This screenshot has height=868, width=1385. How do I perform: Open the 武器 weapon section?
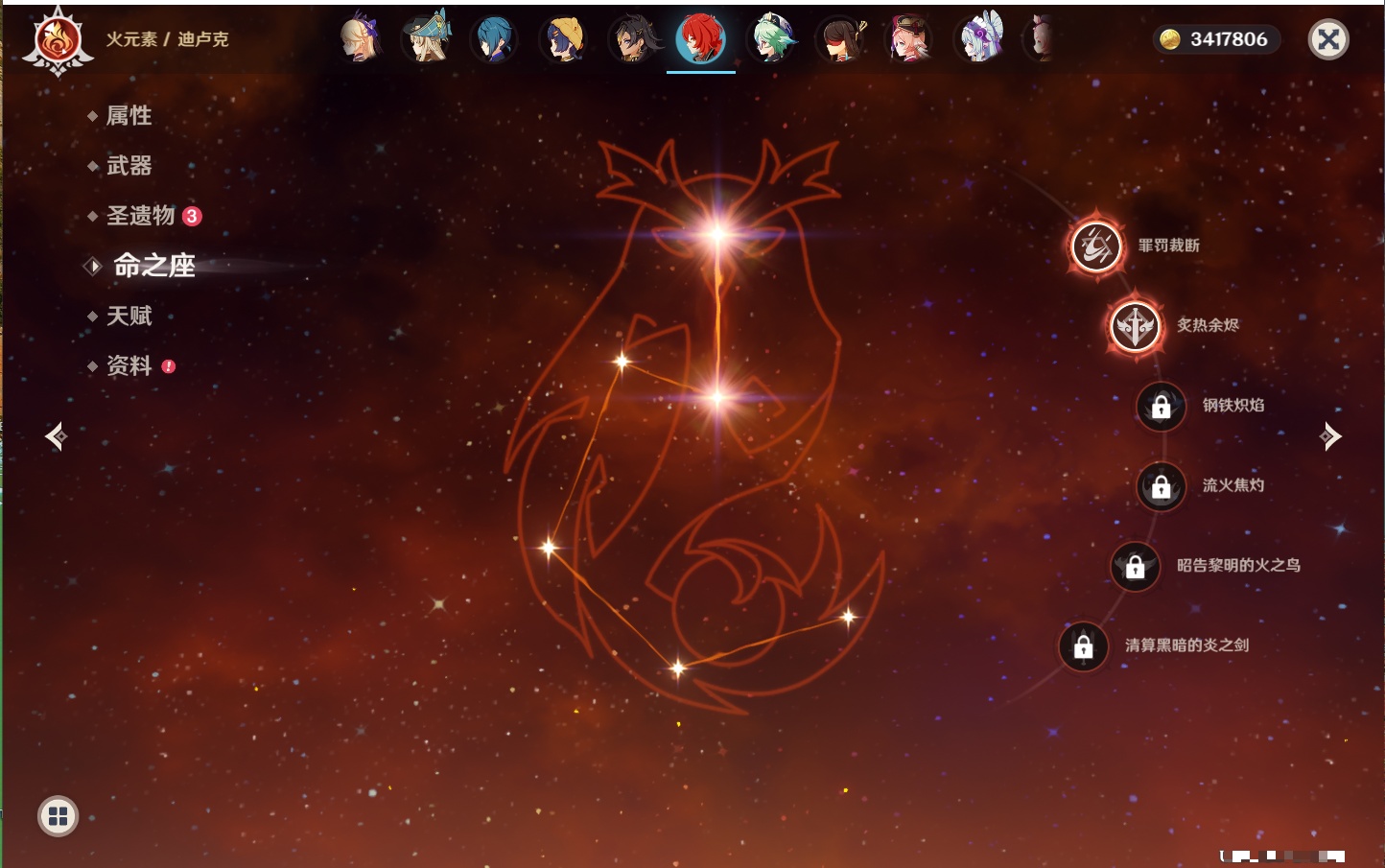click(x=129, y=166)
